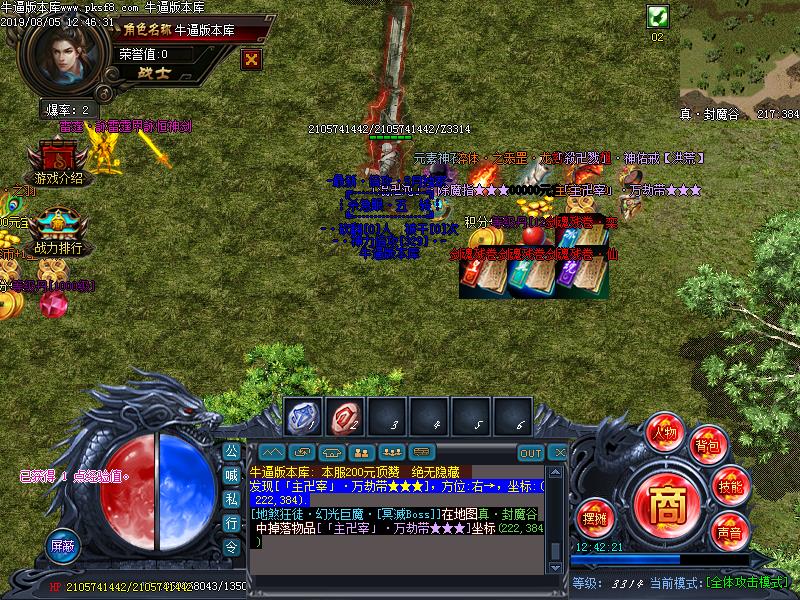Open the 声音 sound settings

[x=729, y=532]
